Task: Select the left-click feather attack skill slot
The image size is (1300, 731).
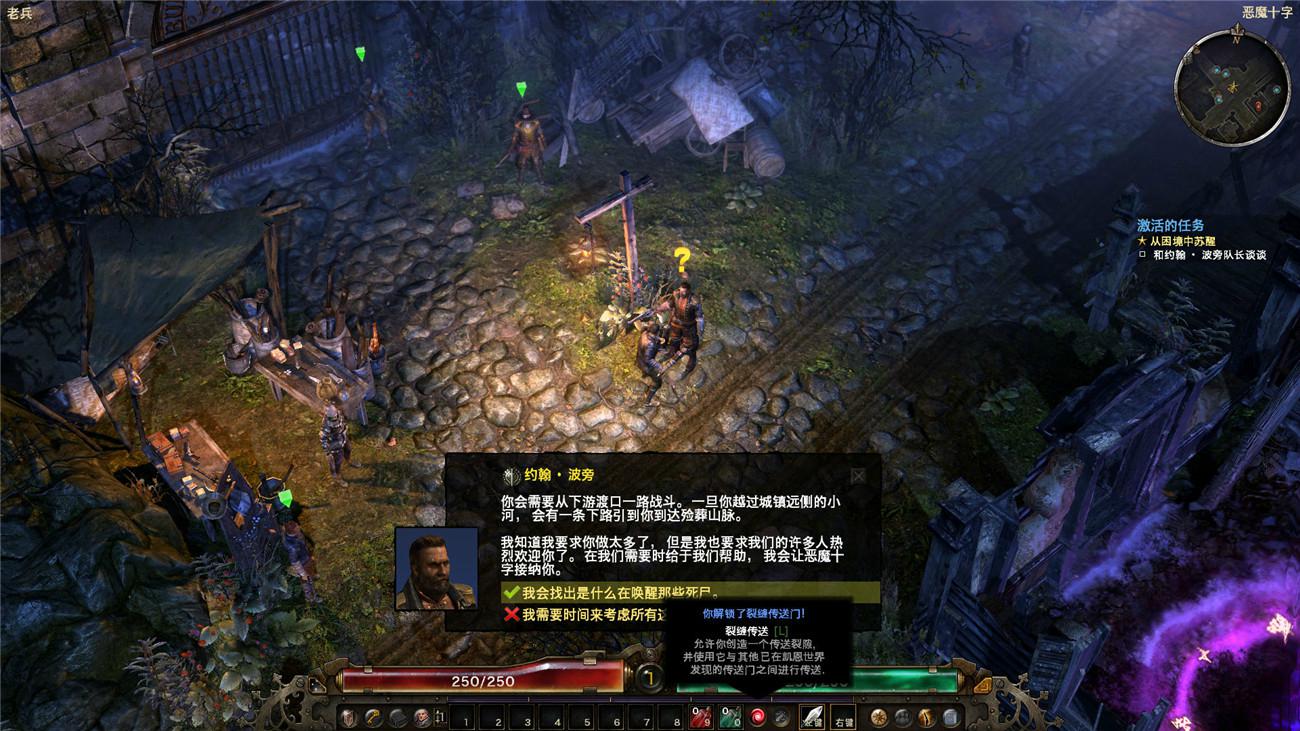Action: (x=811, y=717)
